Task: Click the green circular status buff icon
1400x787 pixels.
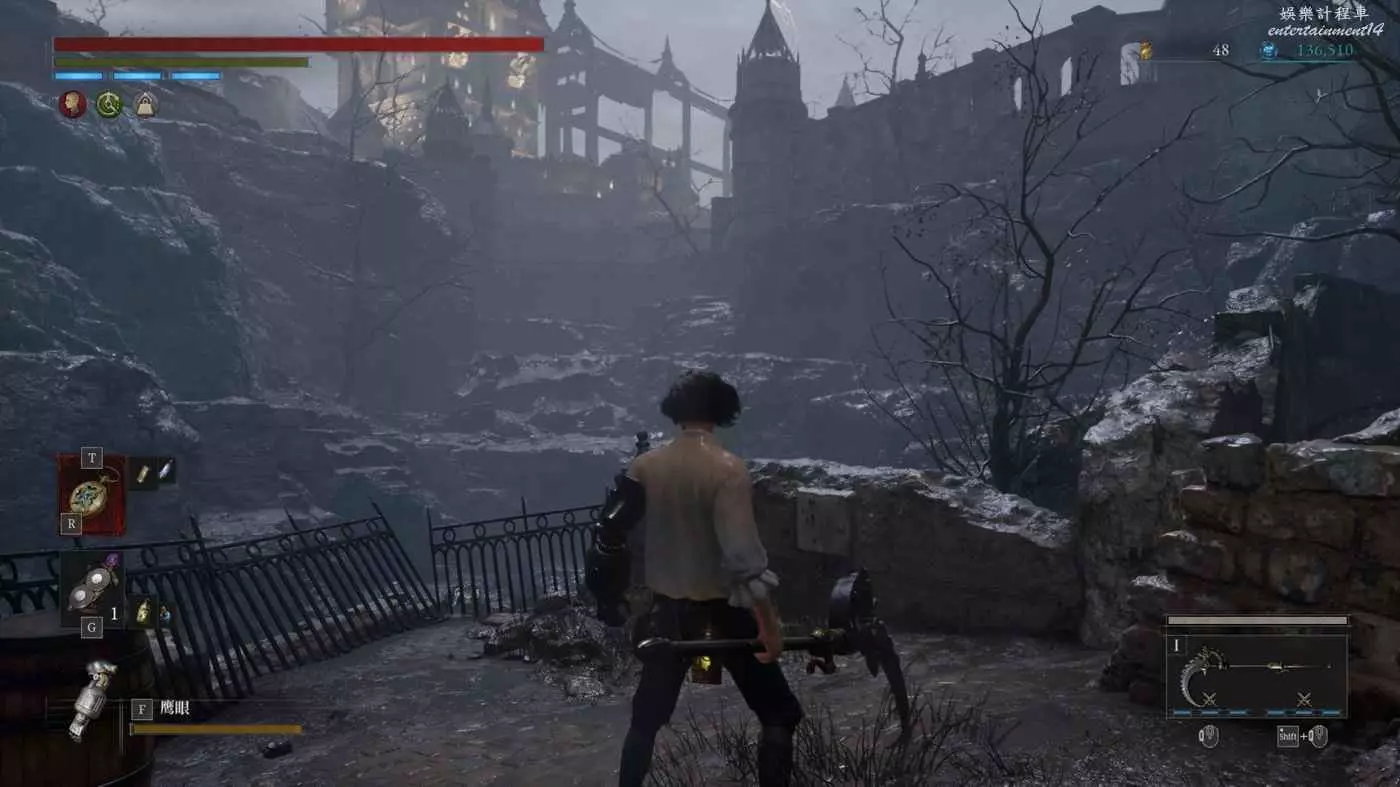Action: [x=109, y=104]
